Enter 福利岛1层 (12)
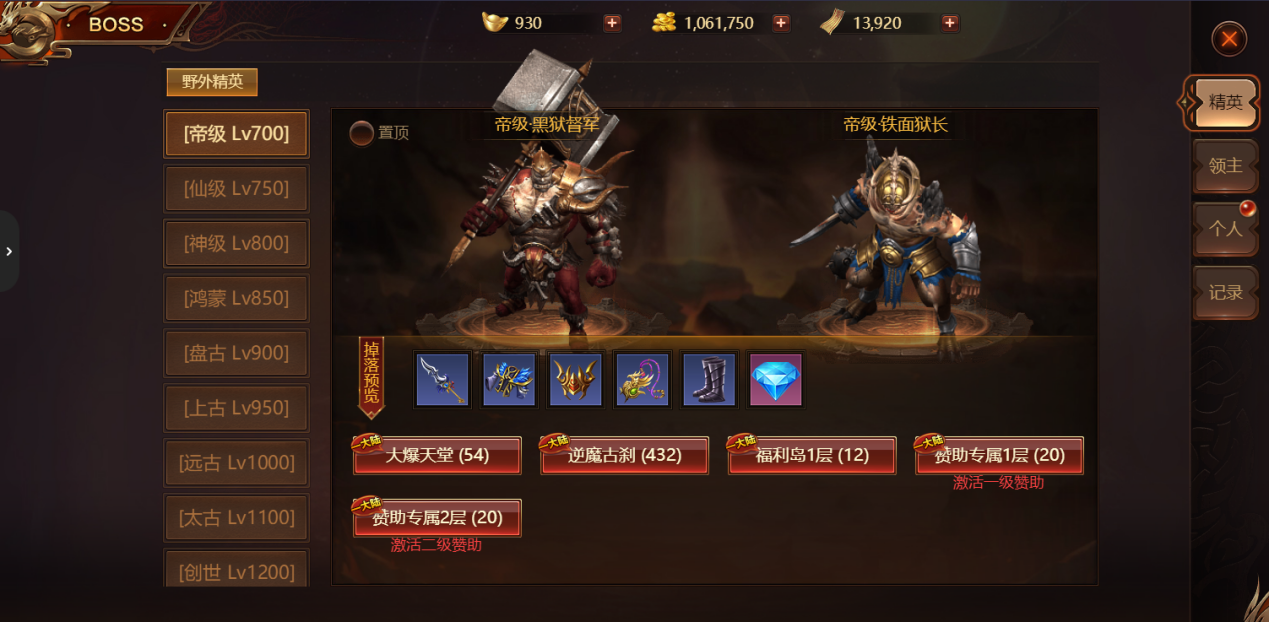This screenshot has width=1269, height=622. (x=812, y=456)
